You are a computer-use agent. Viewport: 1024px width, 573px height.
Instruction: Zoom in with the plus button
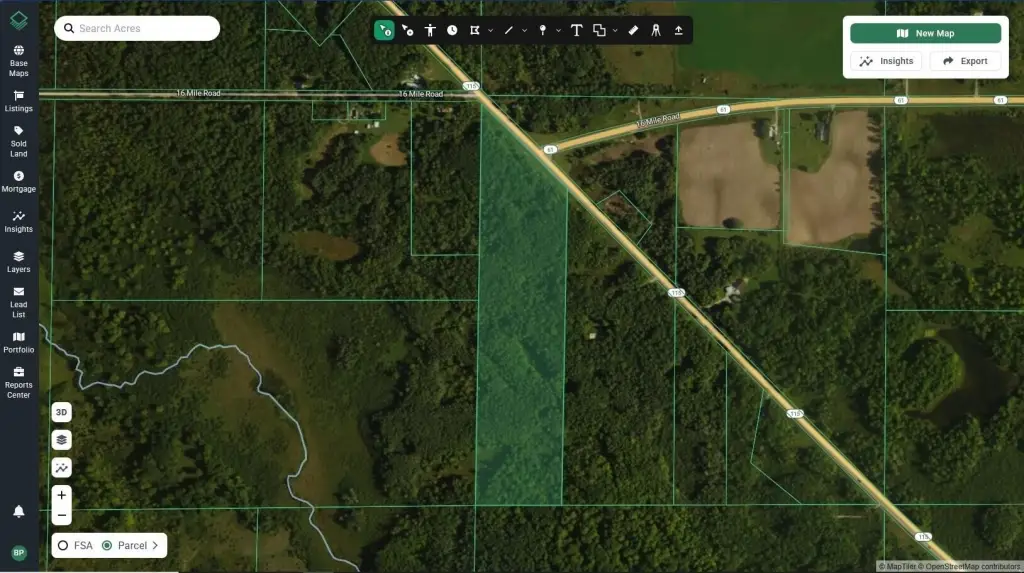click(x=62, y=495)
